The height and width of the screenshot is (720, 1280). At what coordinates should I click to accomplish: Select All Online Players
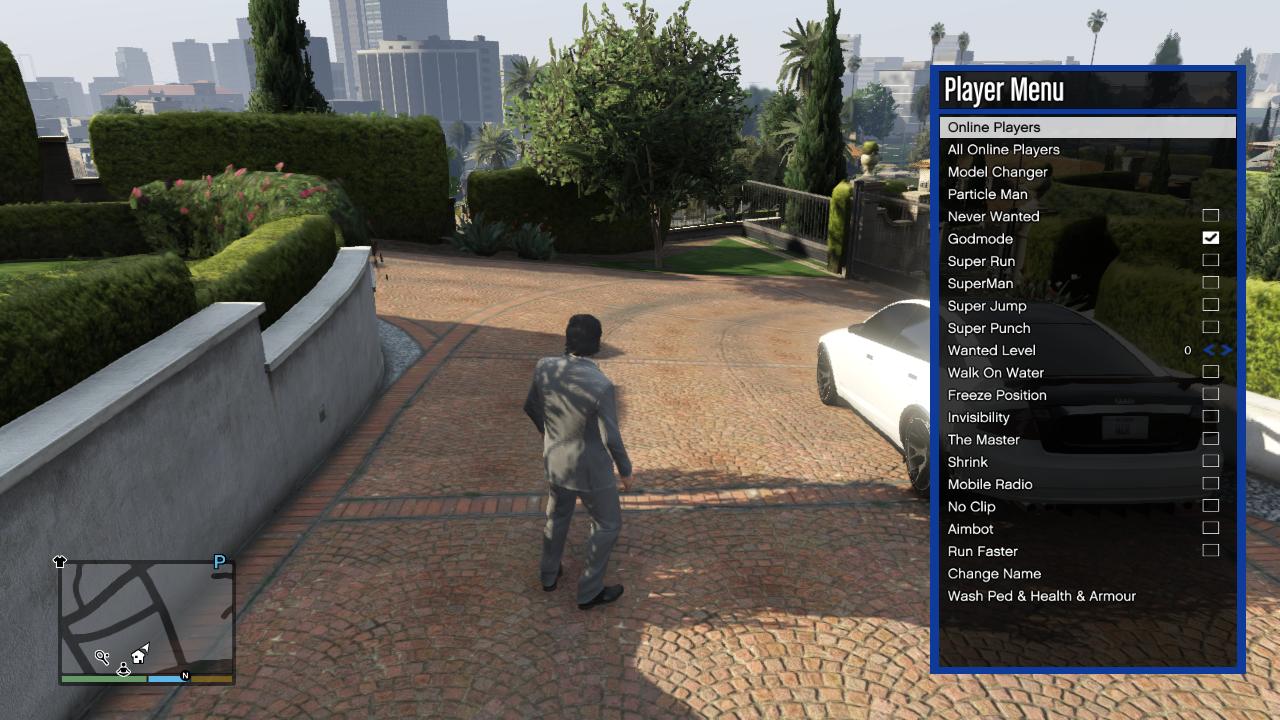(x=1003, y=150)
